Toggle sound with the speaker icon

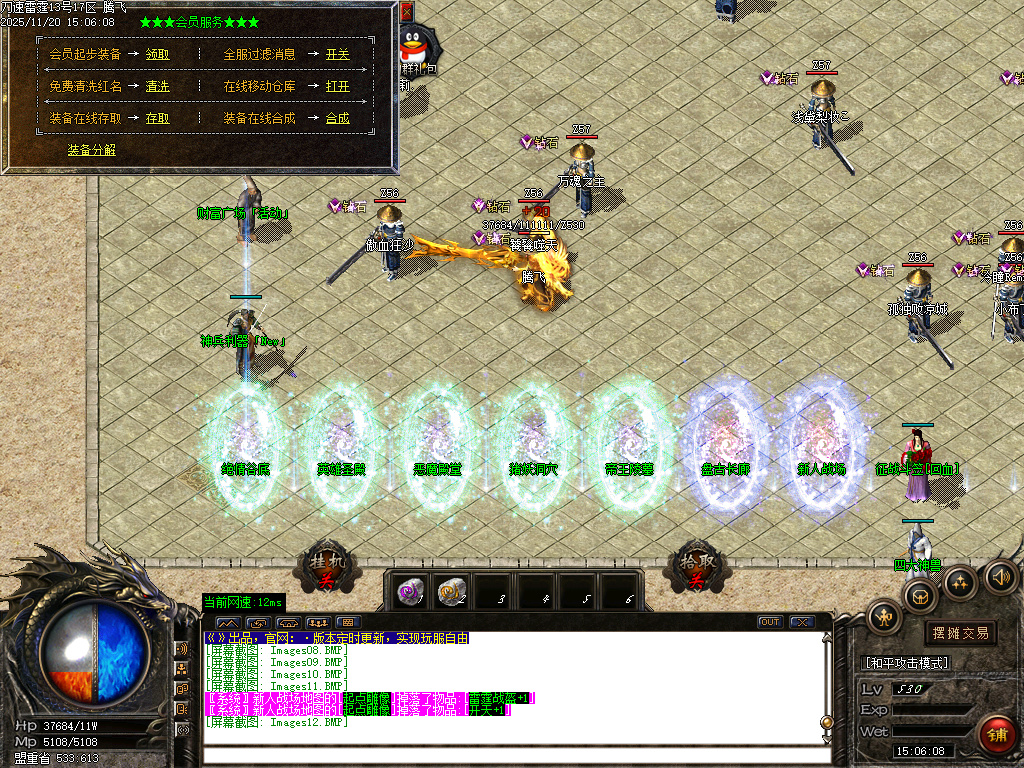[1001, 576]
